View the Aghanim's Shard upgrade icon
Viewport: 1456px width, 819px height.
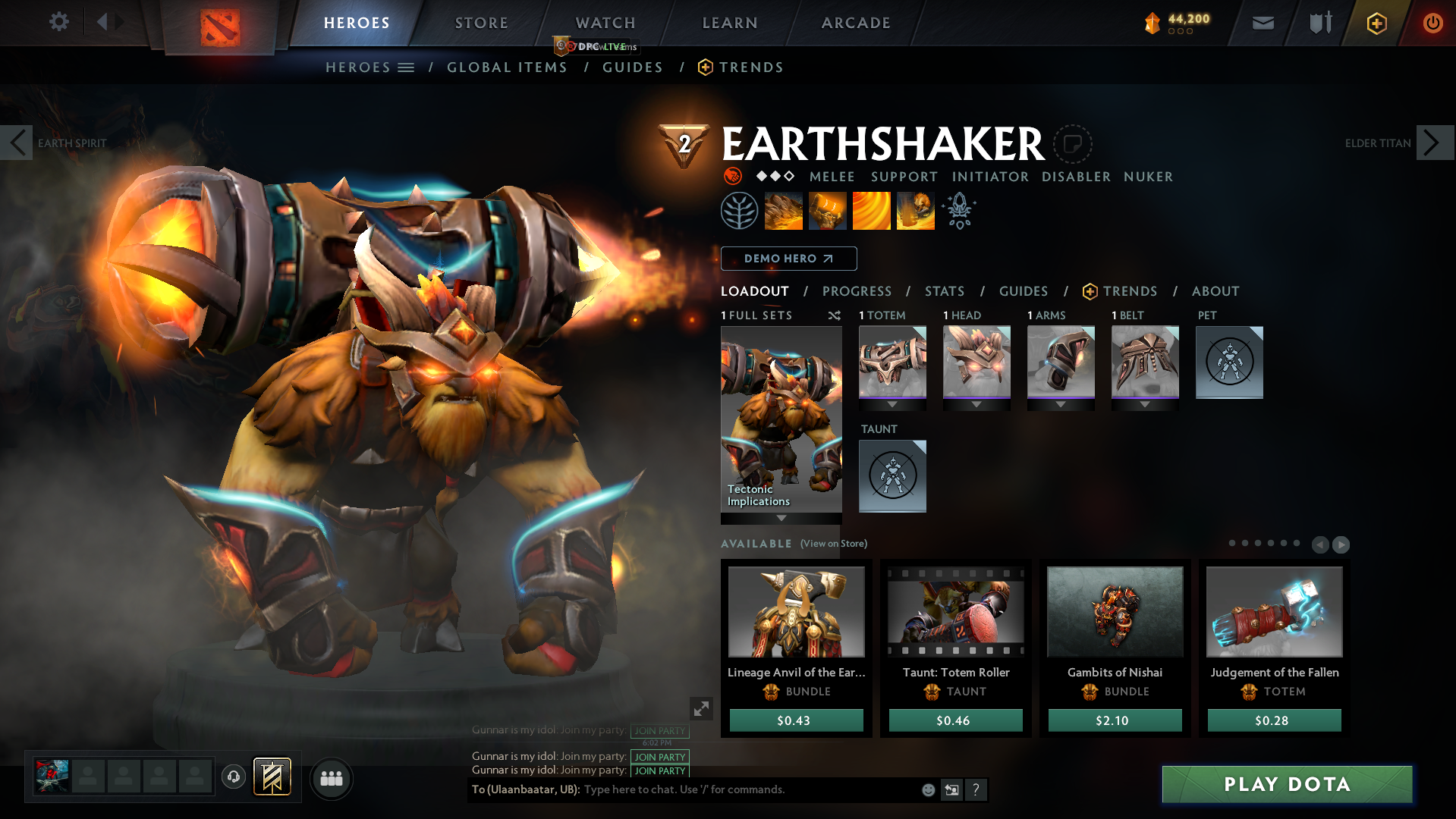(x=959, y=210)
